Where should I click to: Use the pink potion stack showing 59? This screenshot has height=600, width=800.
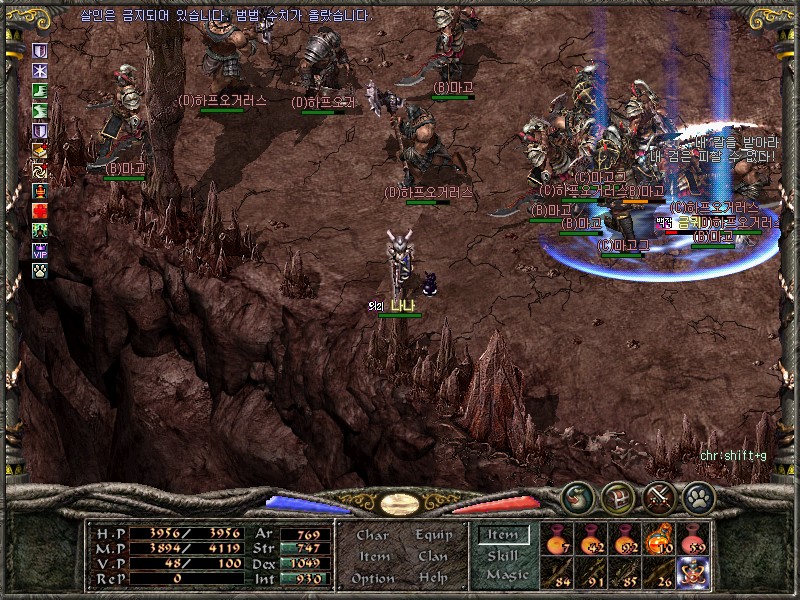(x=693, y=540)
